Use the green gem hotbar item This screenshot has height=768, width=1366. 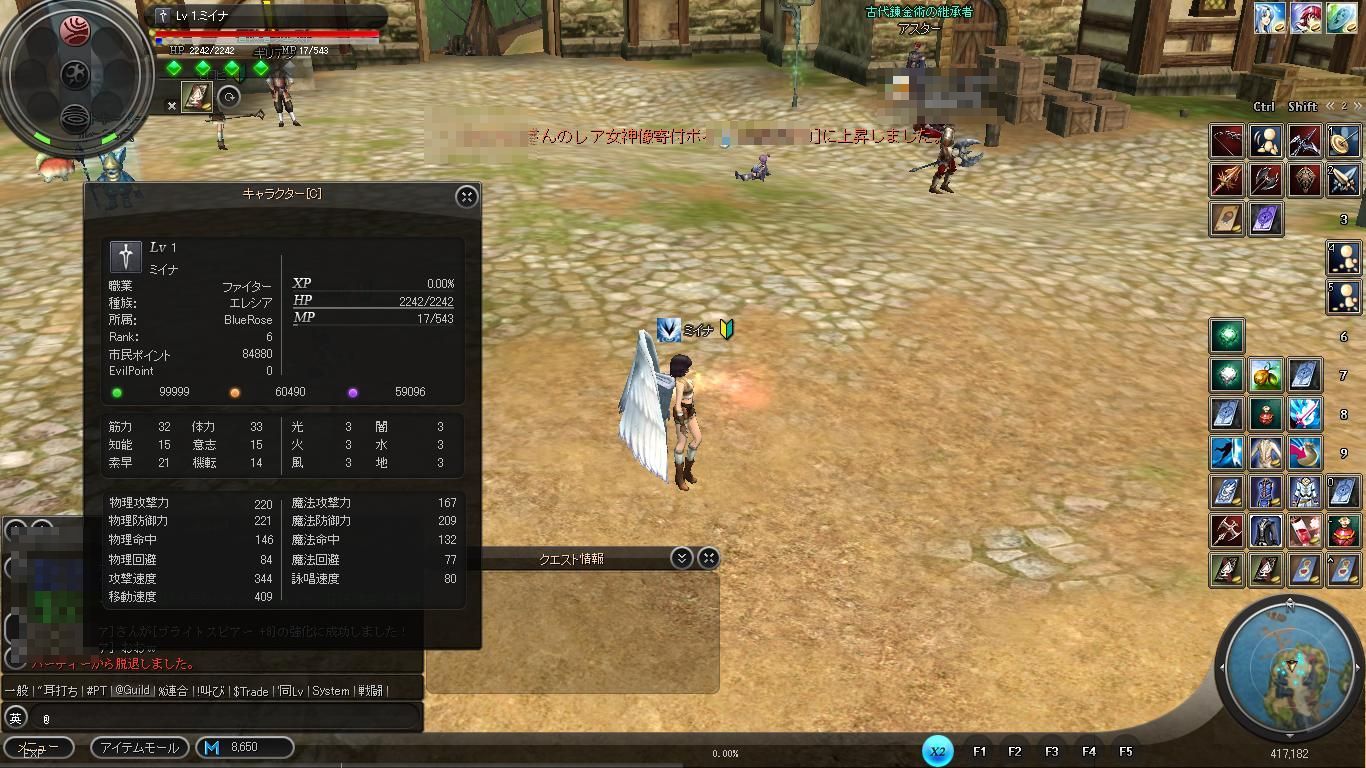tap(1227, 336)
